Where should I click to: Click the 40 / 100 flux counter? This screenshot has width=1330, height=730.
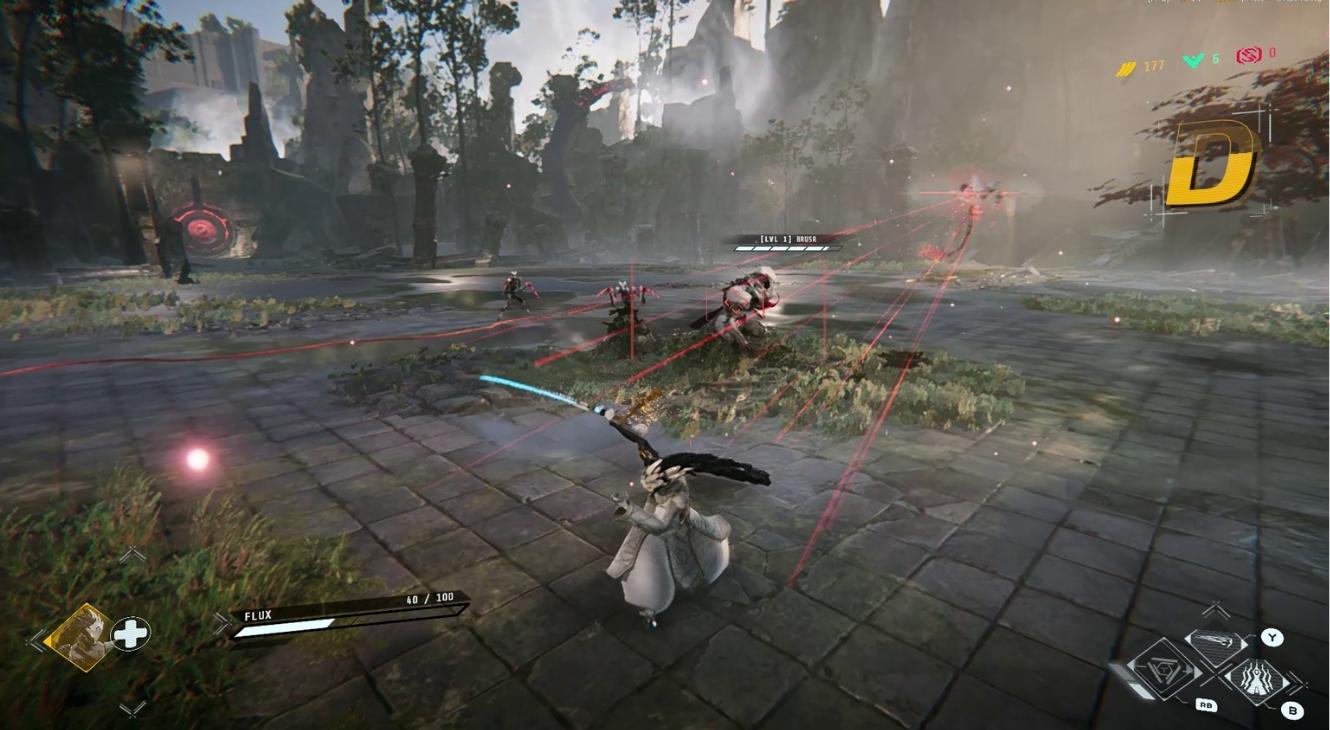tap(429, 597)
